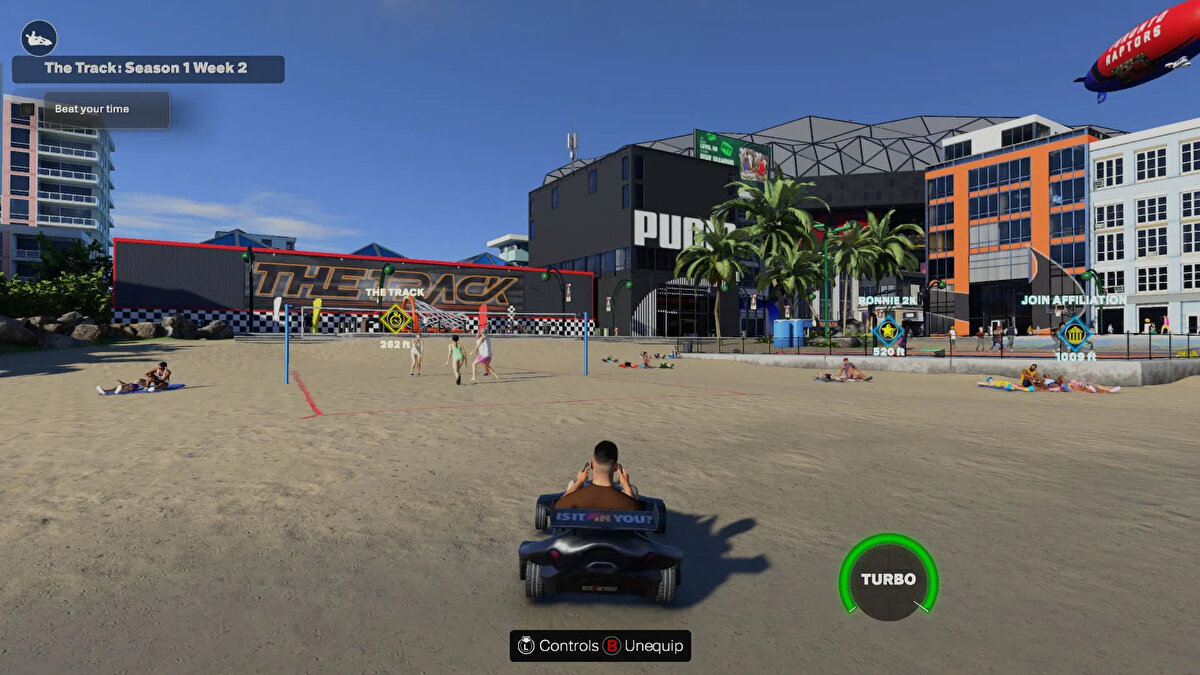Select the Join Affiliation waypoint marker

pos(1074,332)
